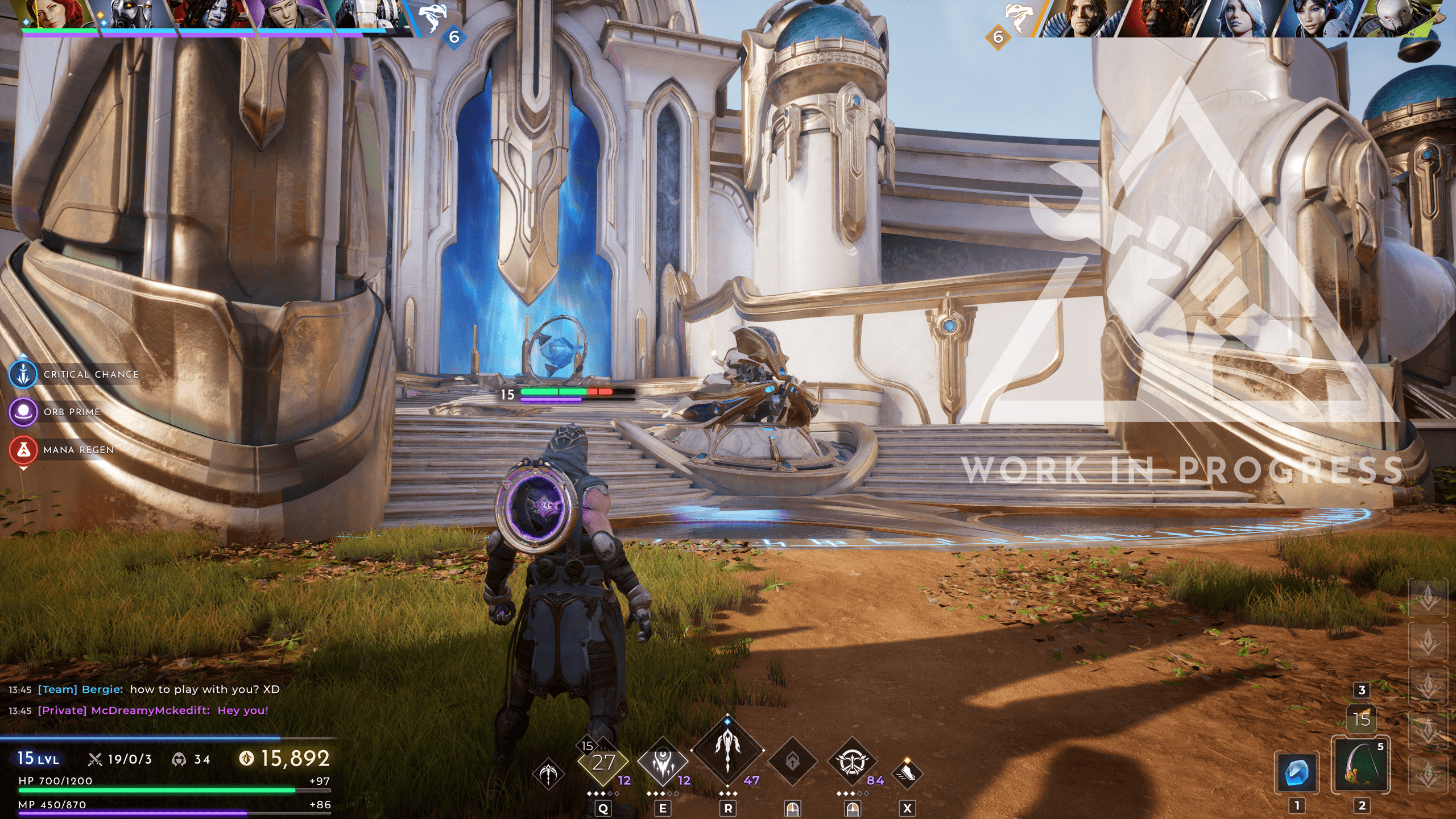The height and width of the screenshot is (819, 1456).
Task: Select the Mana Regen buff entry
Action: pos(61,450)
